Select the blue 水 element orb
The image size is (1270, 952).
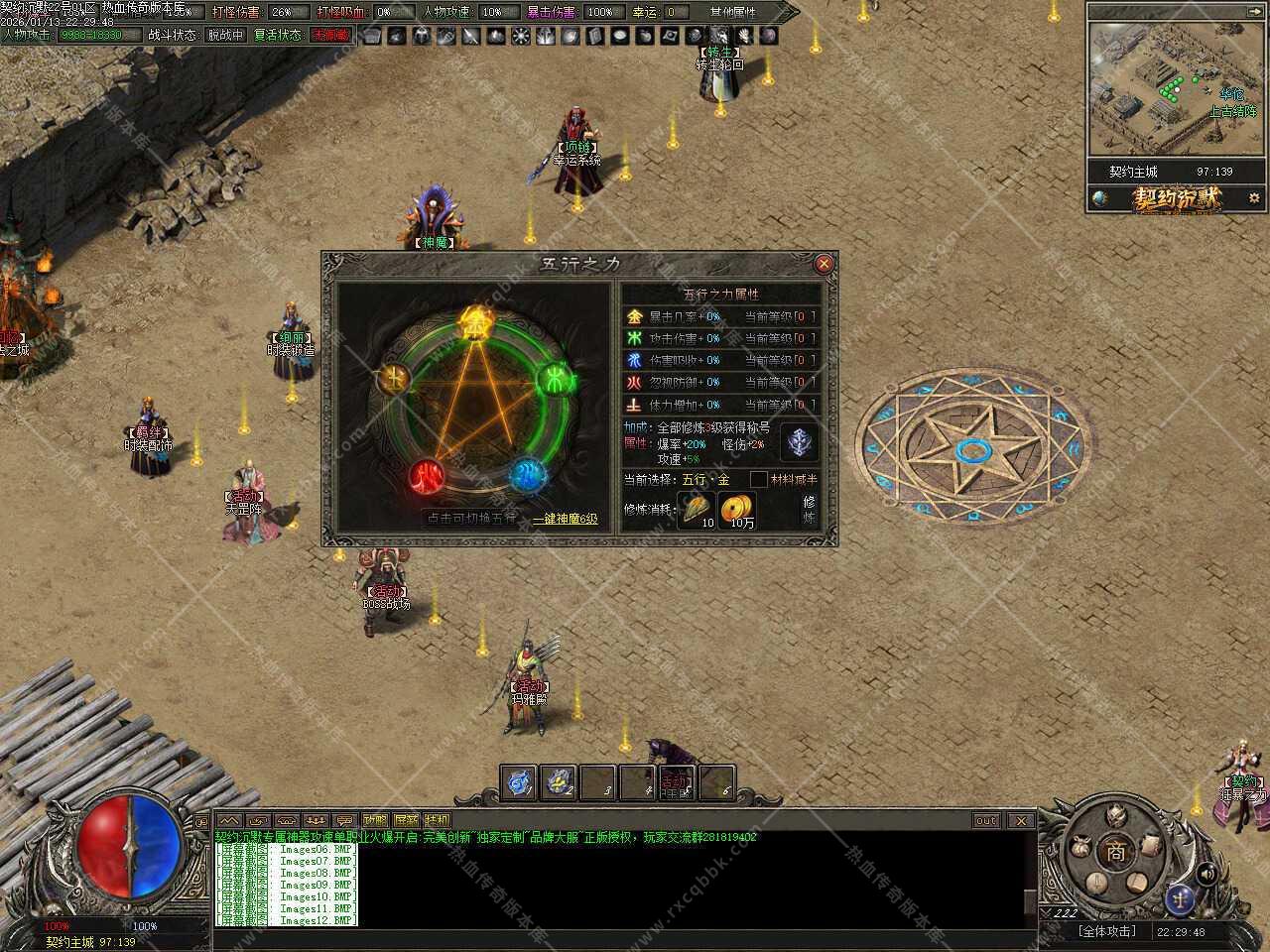coord(527,474)
